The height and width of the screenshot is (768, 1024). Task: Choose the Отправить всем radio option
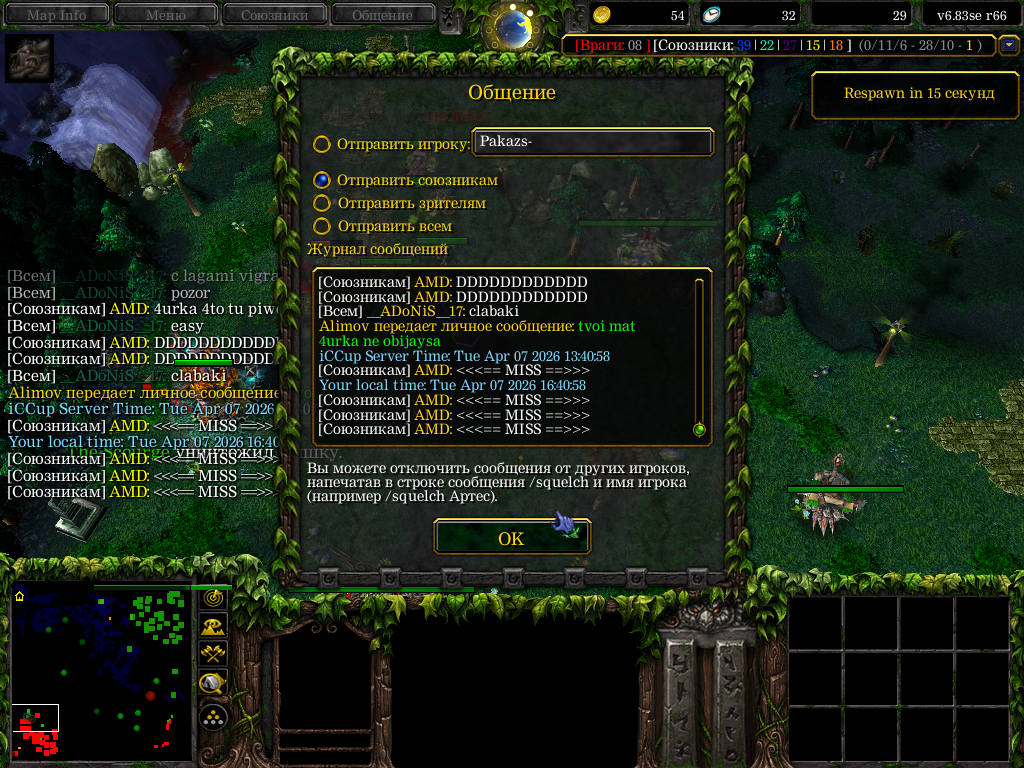[x=322, y=227]
